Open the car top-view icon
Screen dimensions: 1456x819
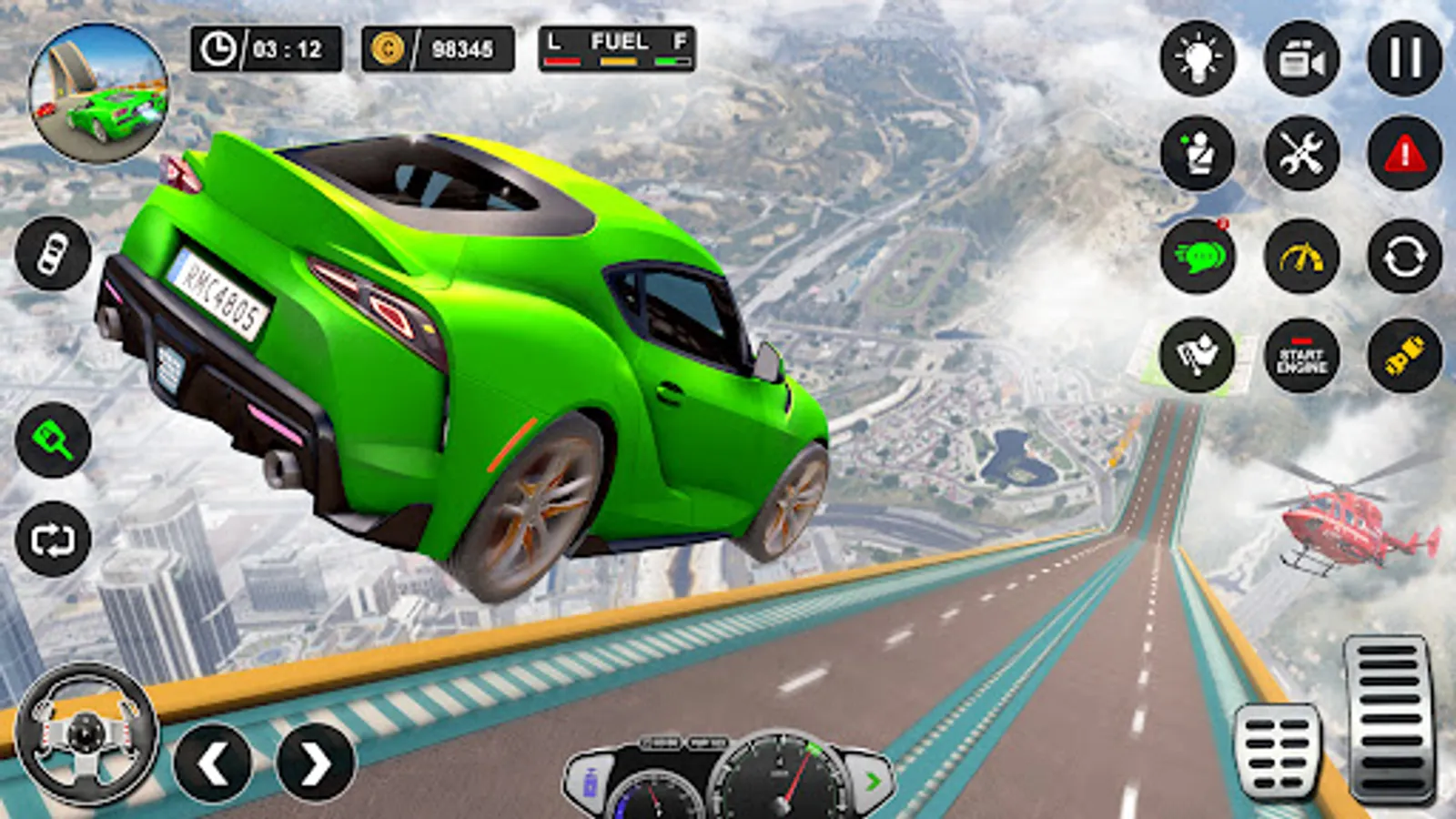(x=53, y=254)
